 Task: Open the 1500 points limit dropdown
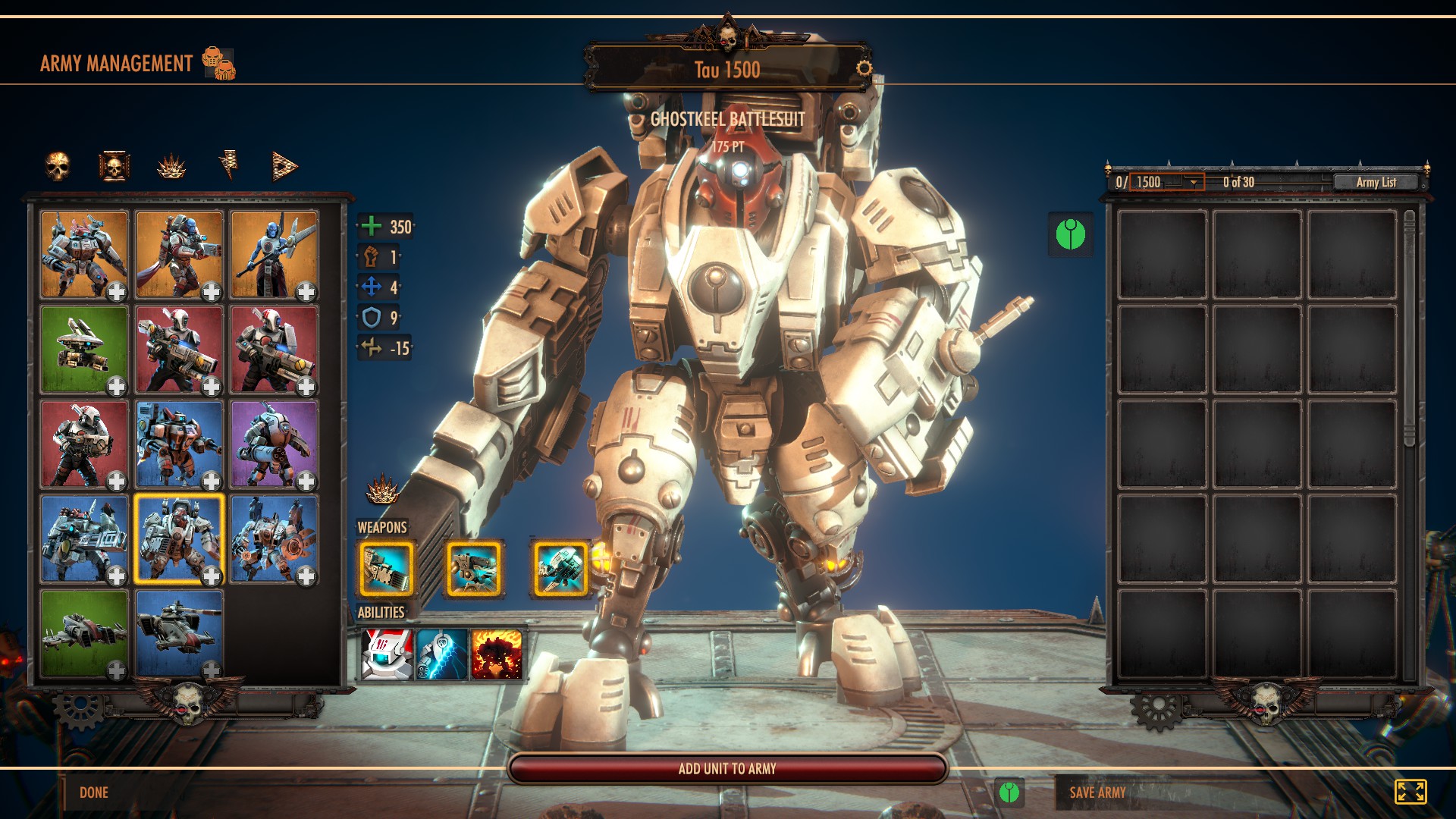click(x=1194, y=182)
